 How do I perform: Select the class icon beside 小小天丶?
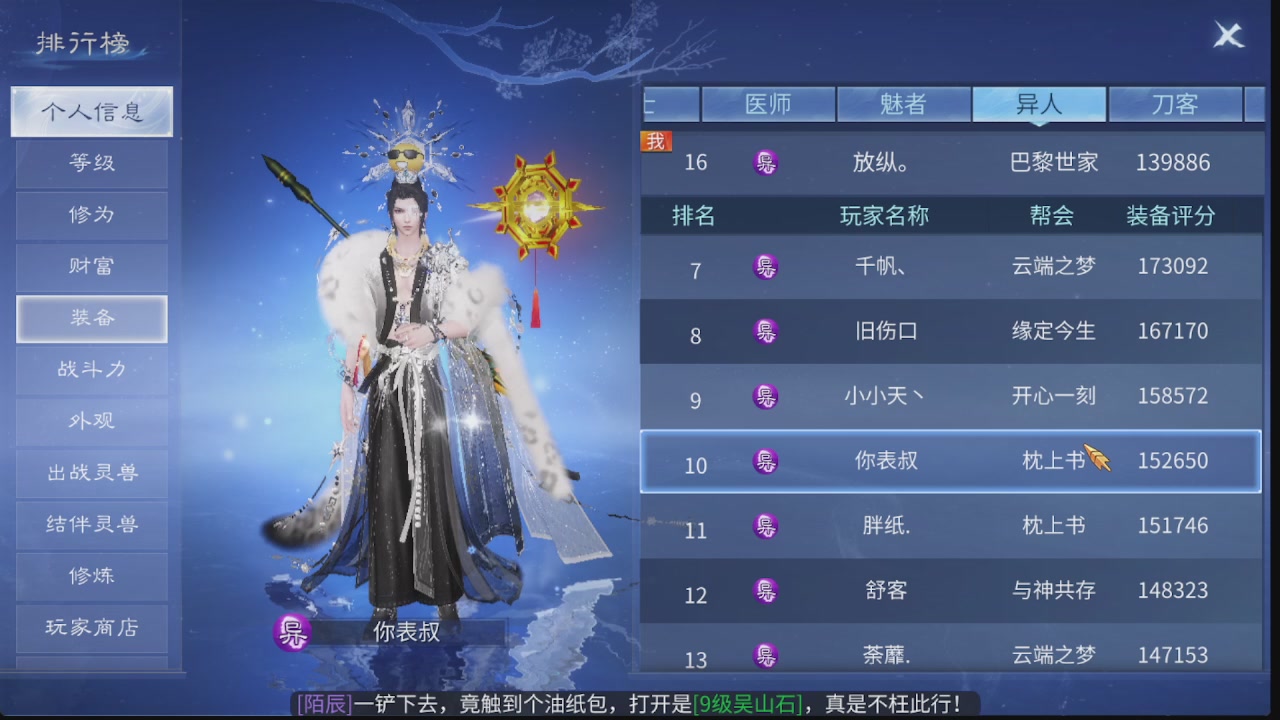pyautogui.click(x=766, y=396)
